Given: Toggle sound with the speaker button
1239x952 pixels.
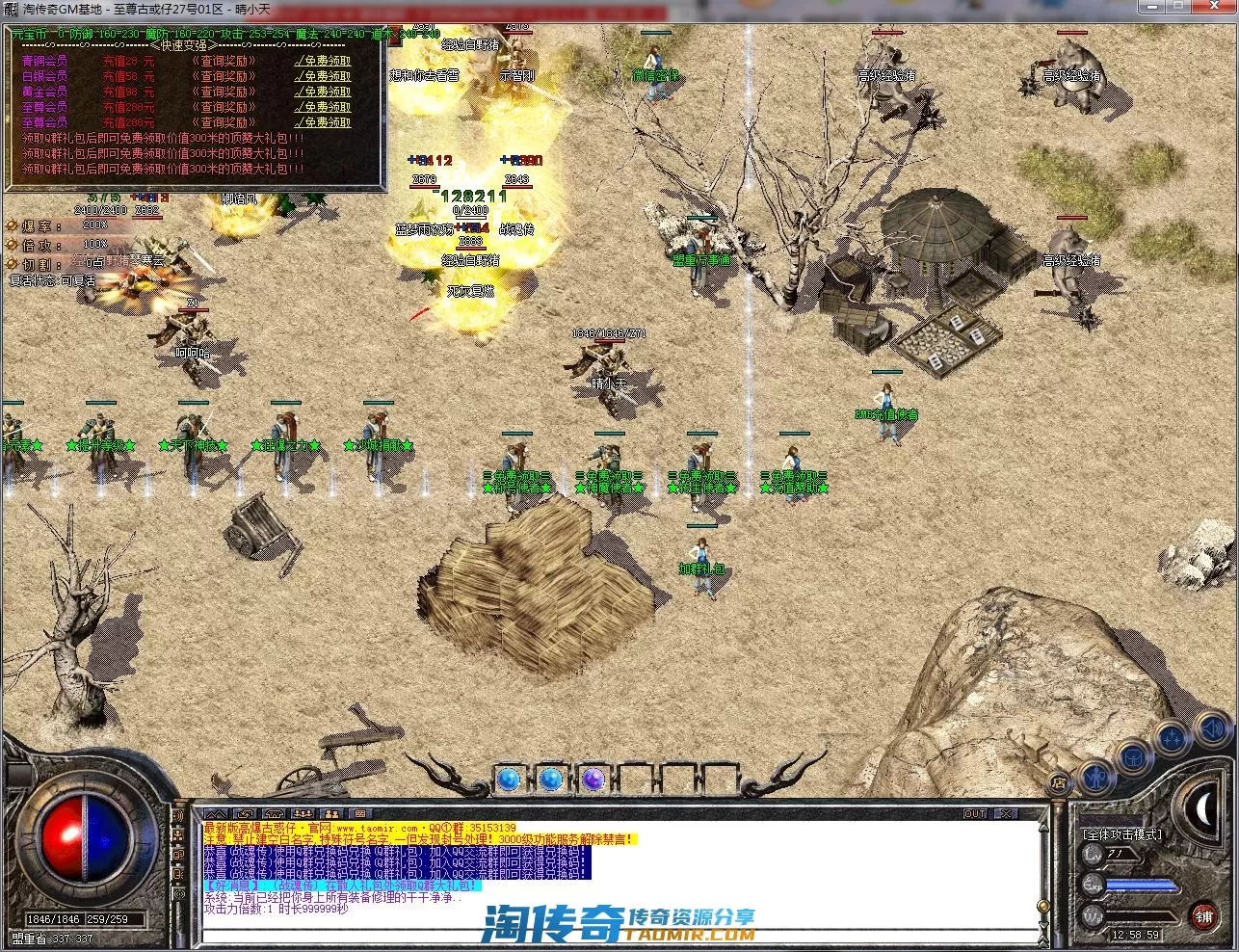Looking at the screenshot, I should [1211, 727].
